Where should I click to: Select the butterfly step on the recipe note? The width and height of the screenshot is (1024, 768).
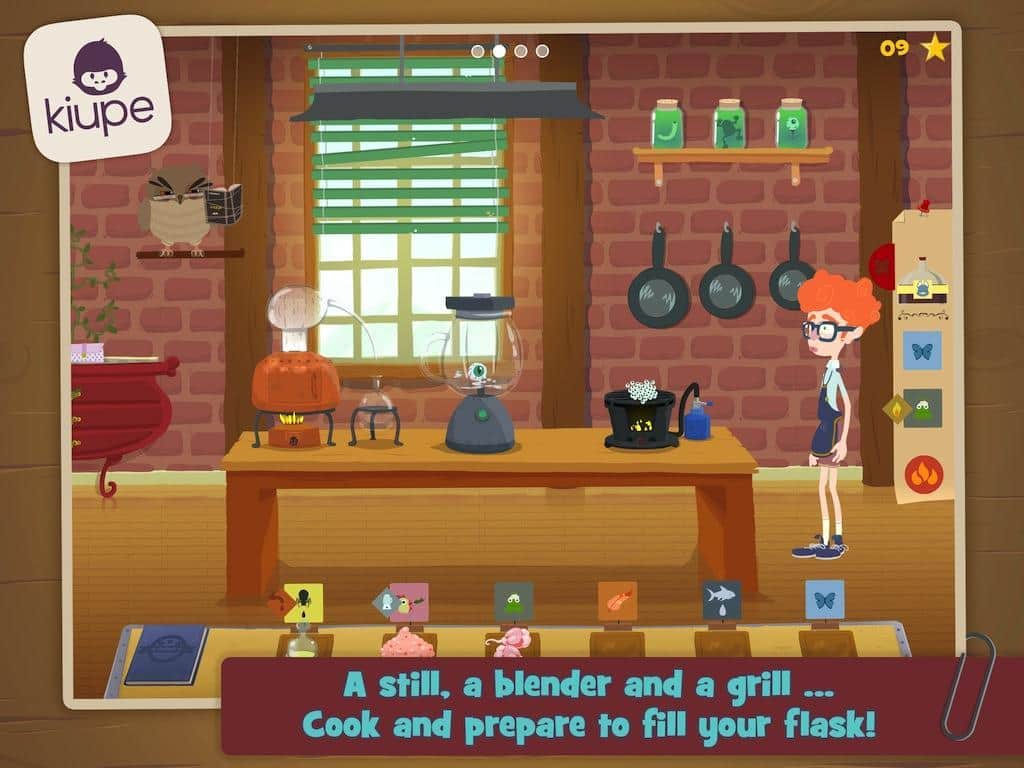pyautogui.click(x=922, y=350)
